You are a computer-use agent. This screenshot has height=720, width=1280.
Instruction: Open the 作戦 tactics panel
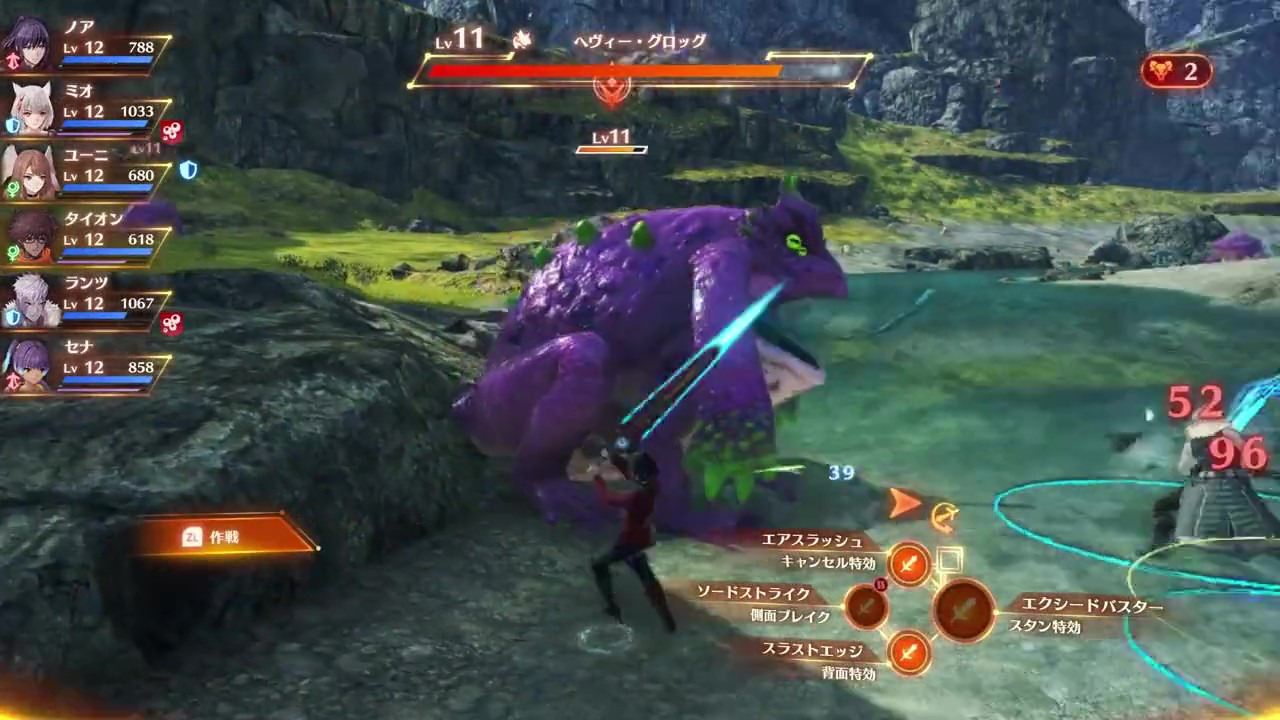226,537
